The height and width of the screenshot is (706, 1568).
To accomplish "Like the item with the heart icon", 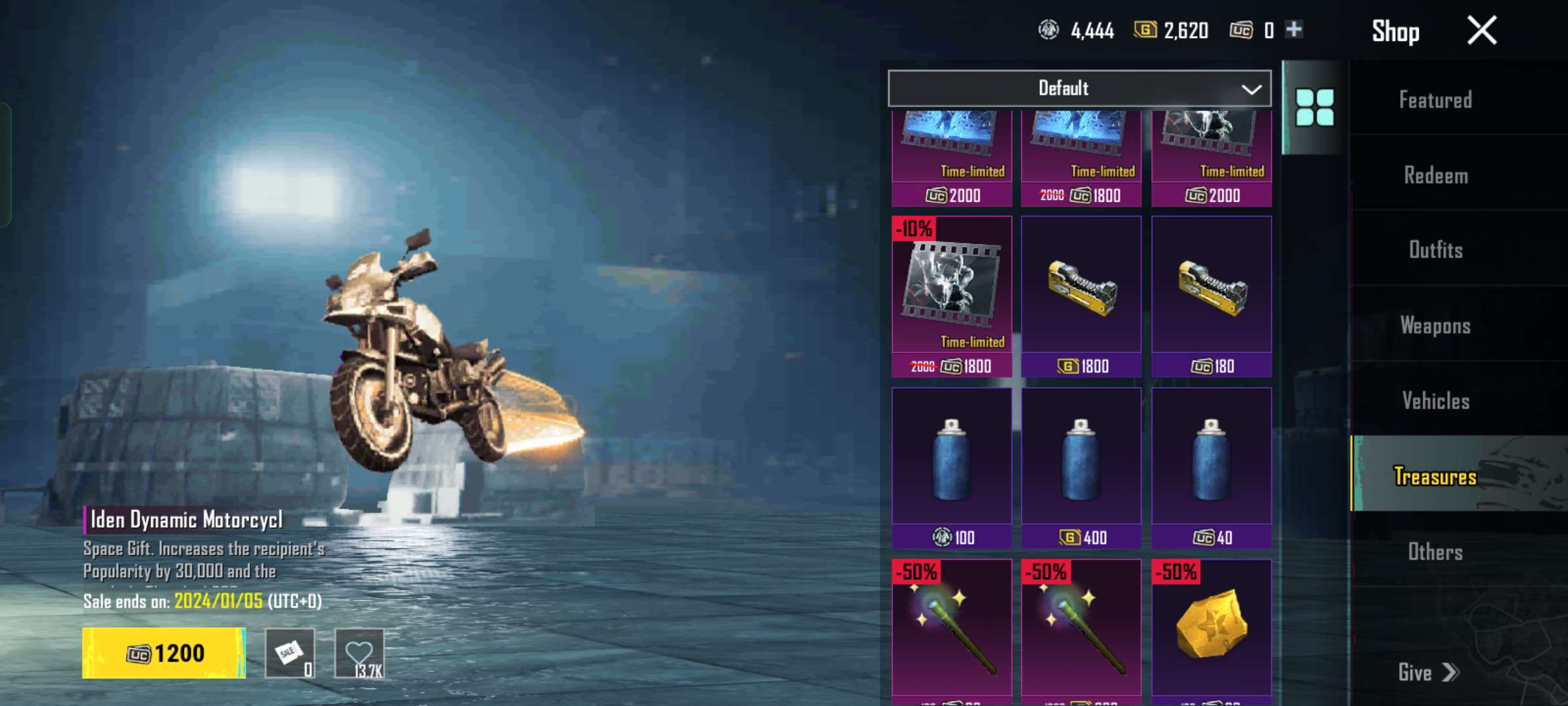I will click(359, 653).
